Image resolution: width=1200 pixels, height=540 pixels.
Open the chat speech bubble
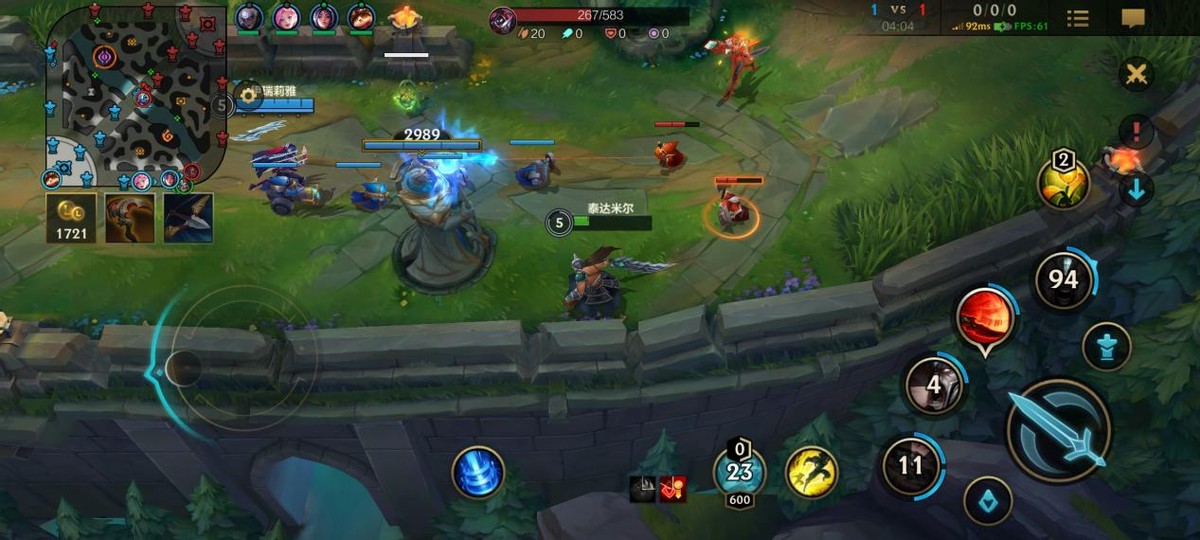point(1133,18)
